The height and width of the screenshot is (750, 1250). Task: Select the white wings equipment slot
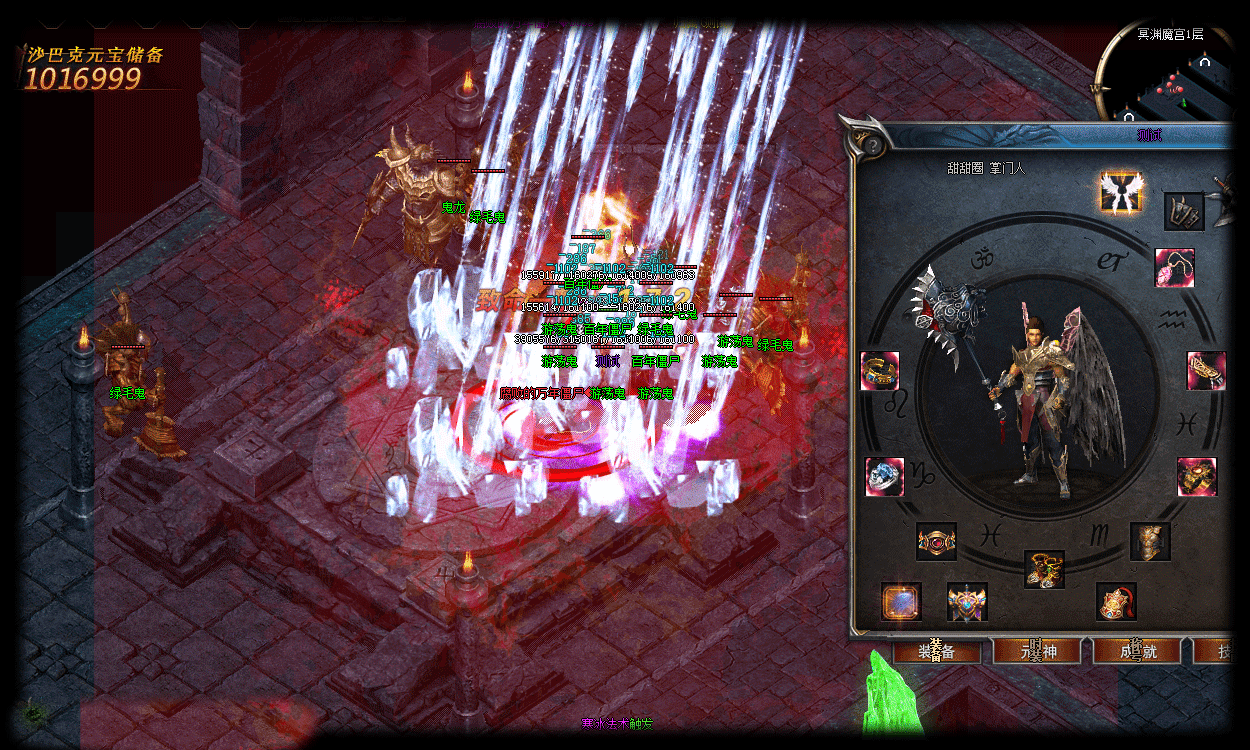[1119, 191]
